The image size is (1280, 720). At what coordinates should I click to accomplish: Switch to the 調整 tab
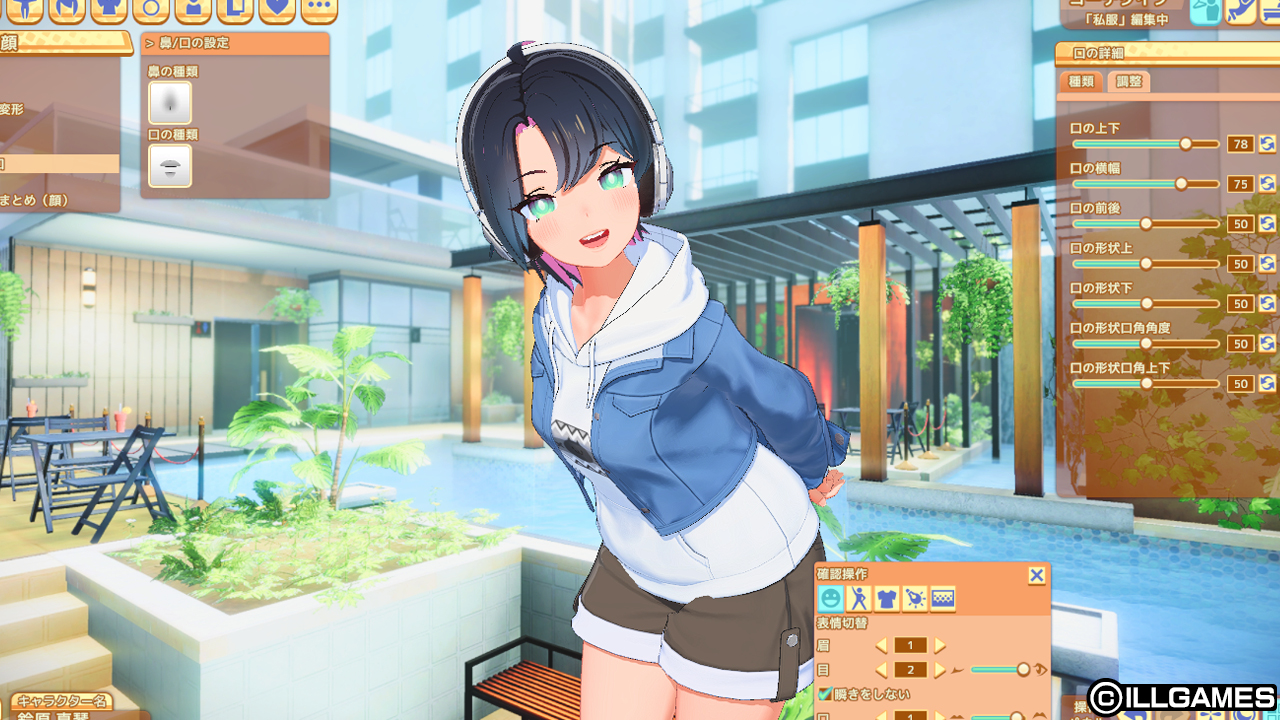(1128, 82)
